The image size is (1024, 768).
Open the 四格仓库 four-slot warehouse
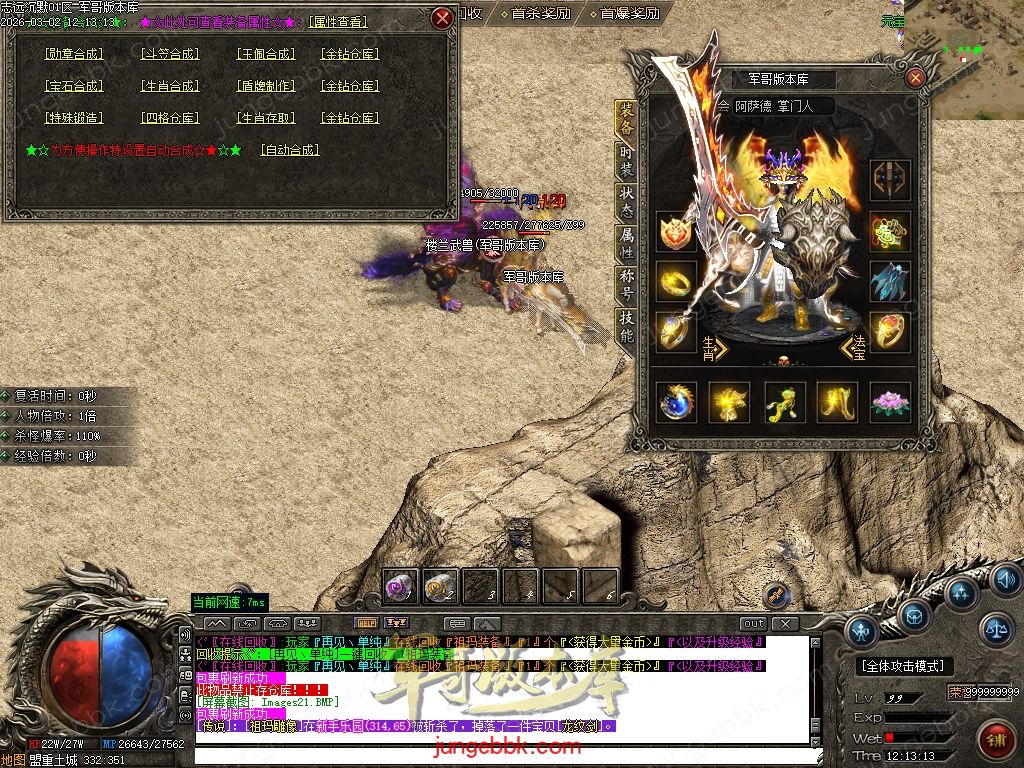point(169,118)
